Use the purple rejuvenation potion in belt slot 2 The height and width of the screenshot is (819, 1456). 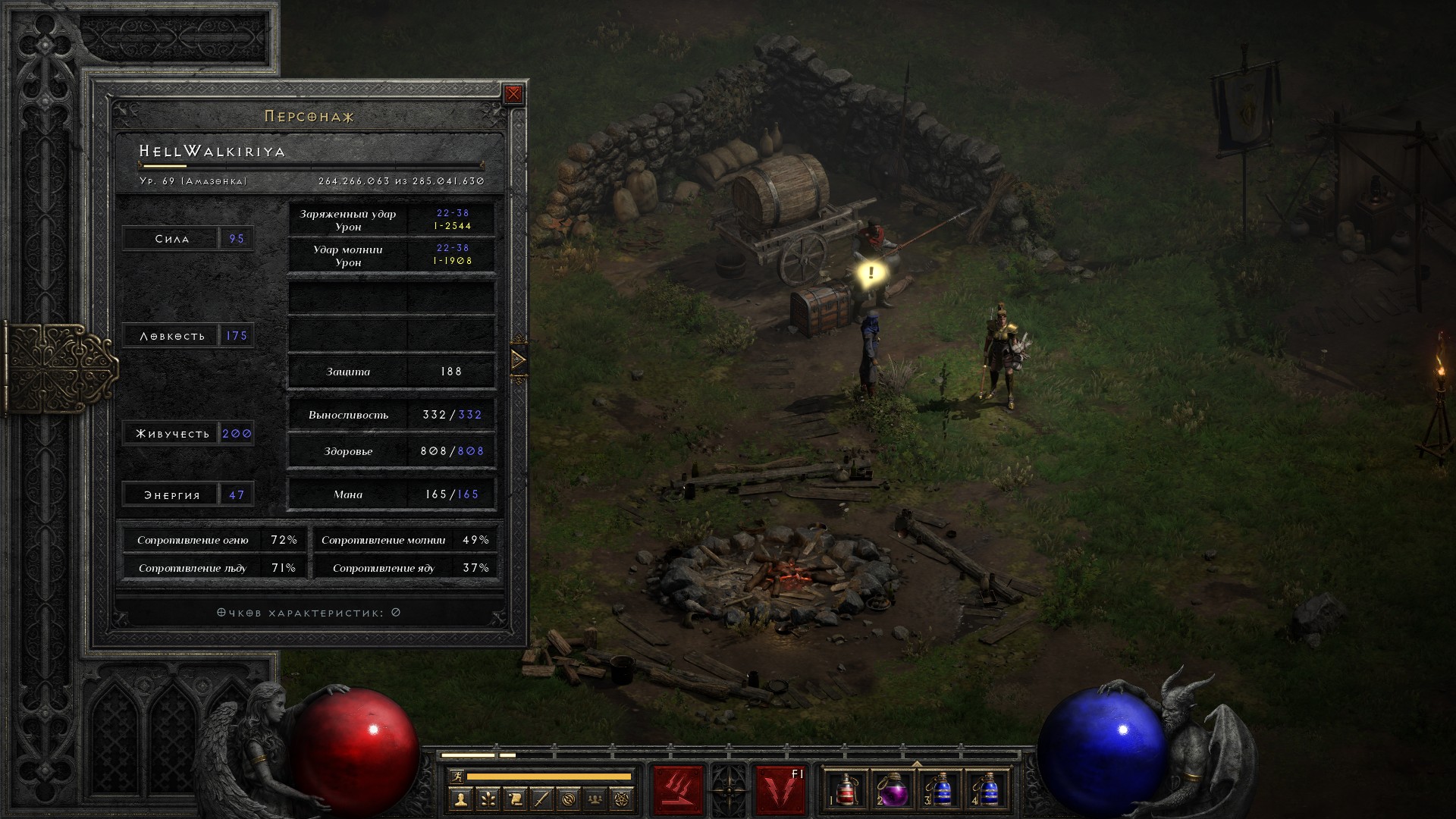click(893, 790)
